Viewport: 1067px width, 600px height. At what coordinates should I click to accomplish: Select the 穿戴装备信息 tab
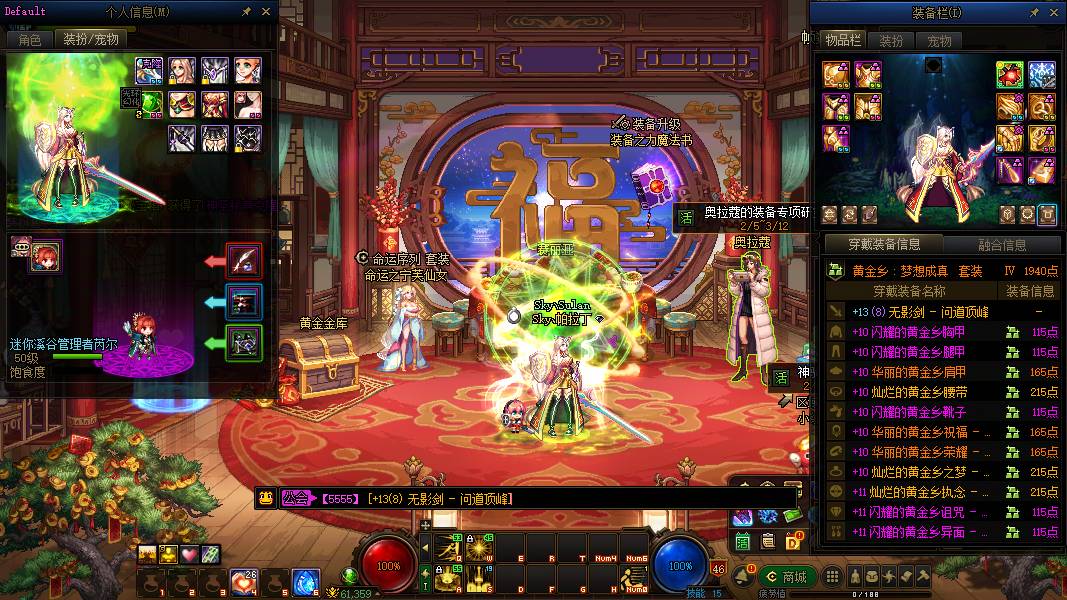pos(884,245)
